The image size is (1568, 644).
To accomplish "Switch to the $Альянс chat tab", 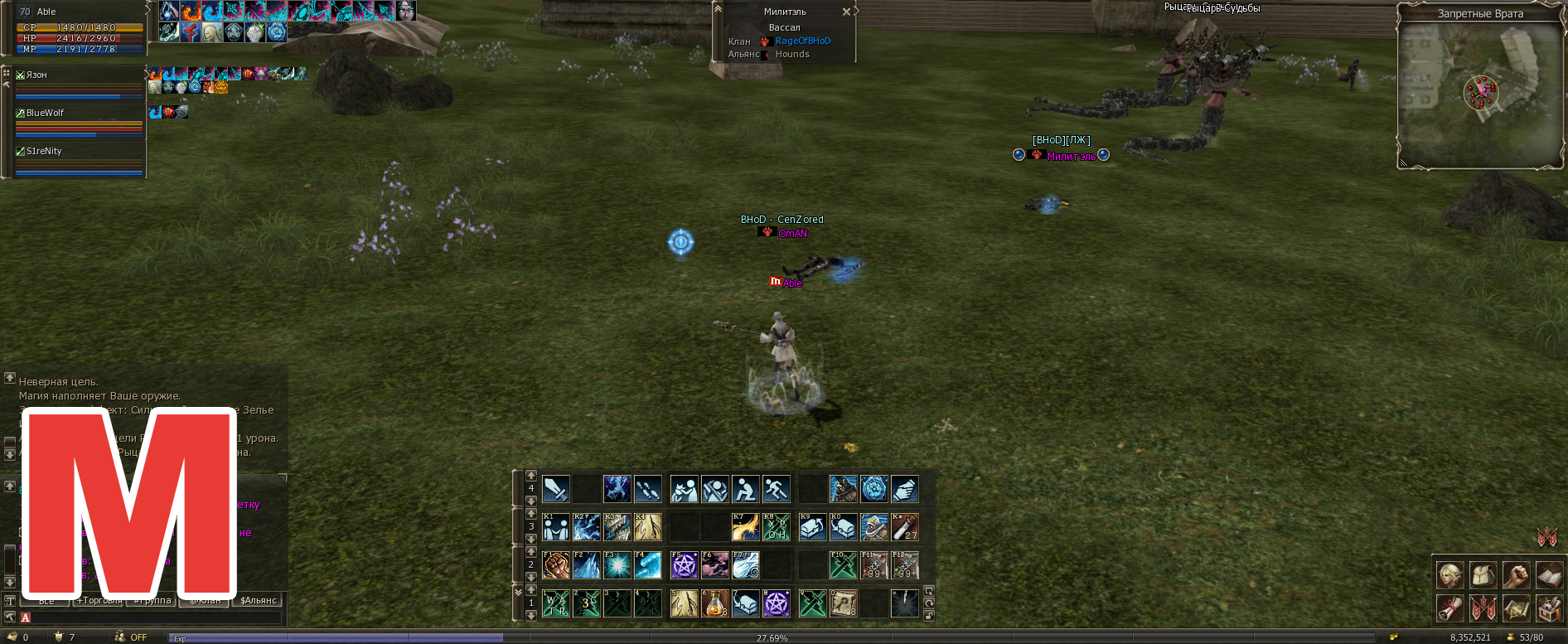I will pyautogui.click(x=259, y=600).
